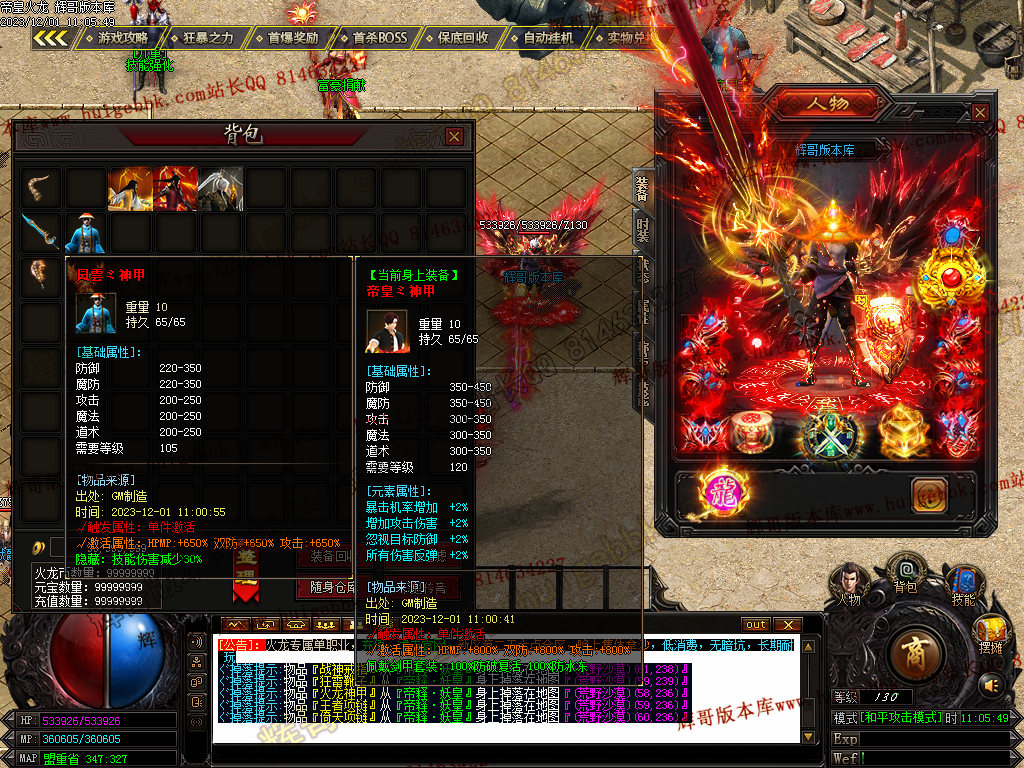Close the 背包 backpack window
This screenshot has width=1024, height=768.
(454, 137)
